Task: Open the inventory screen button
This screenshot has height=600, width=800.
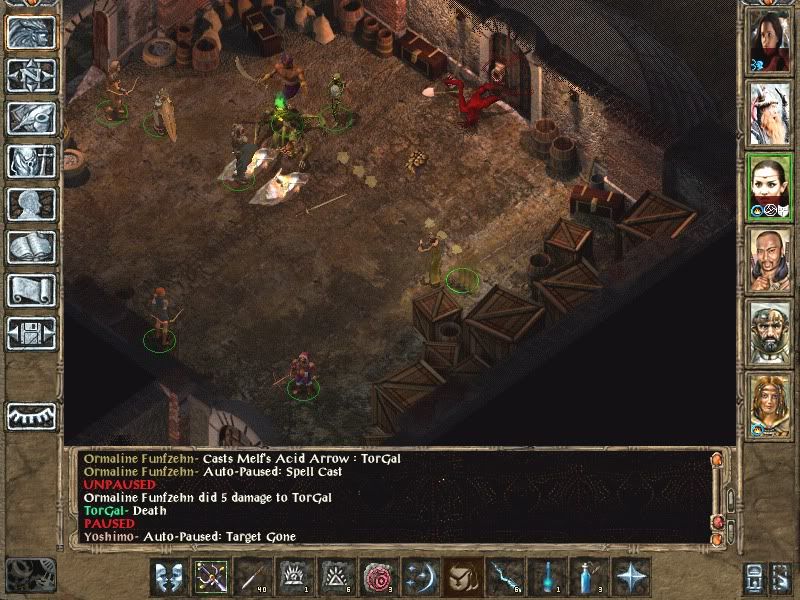Action: click(x=31, y=161)
